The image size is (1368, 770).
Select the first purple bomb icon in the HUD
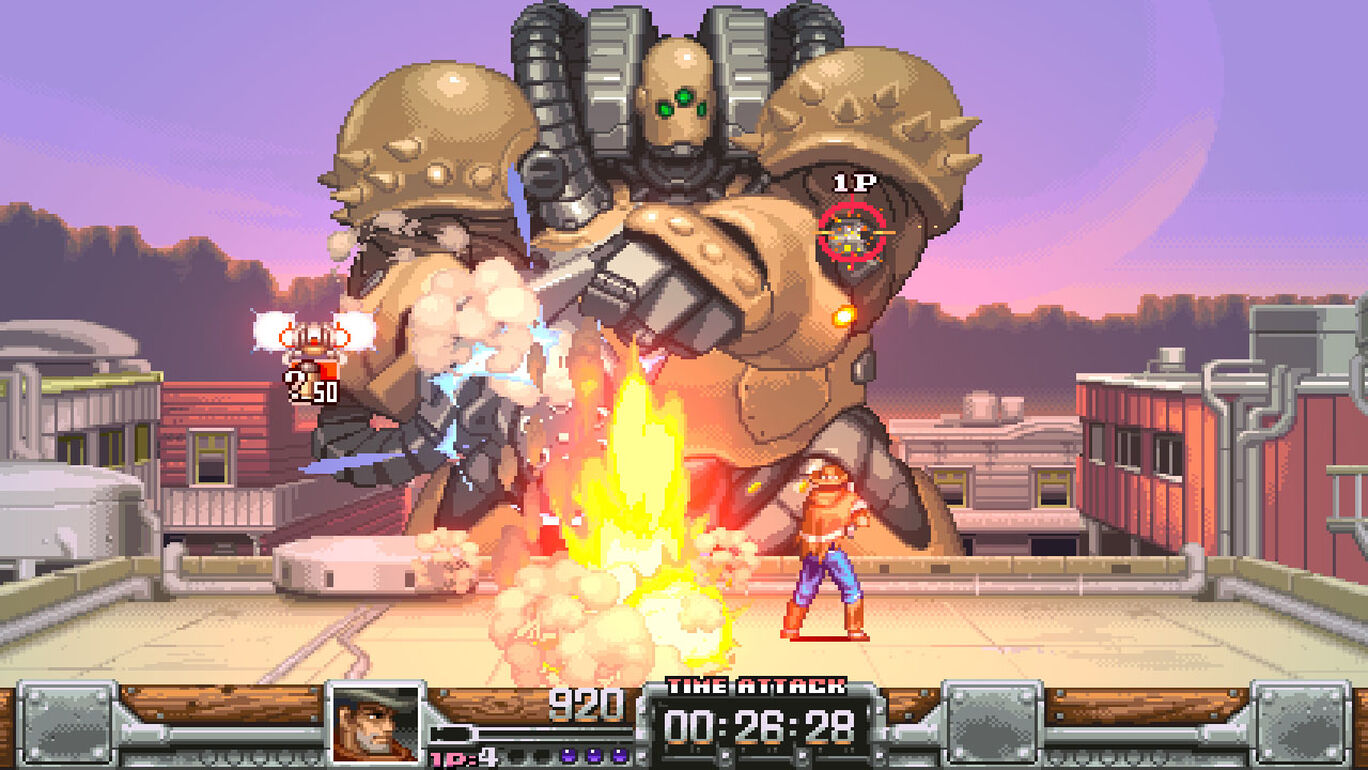click(x=569, y=756)
